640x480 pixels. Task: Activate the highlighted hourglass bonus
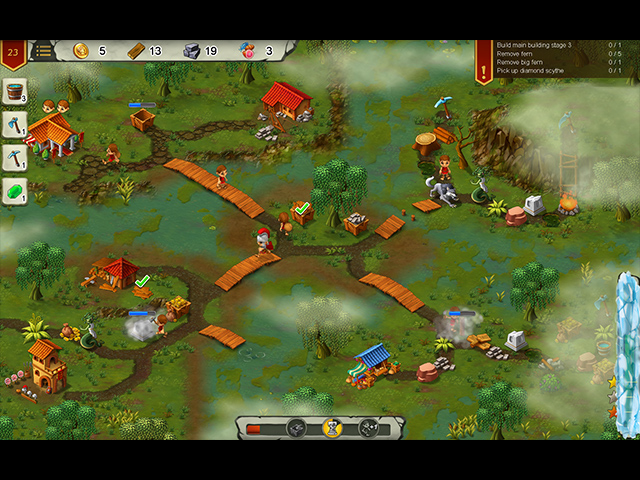pyautogui.click(x=332, y=428)
